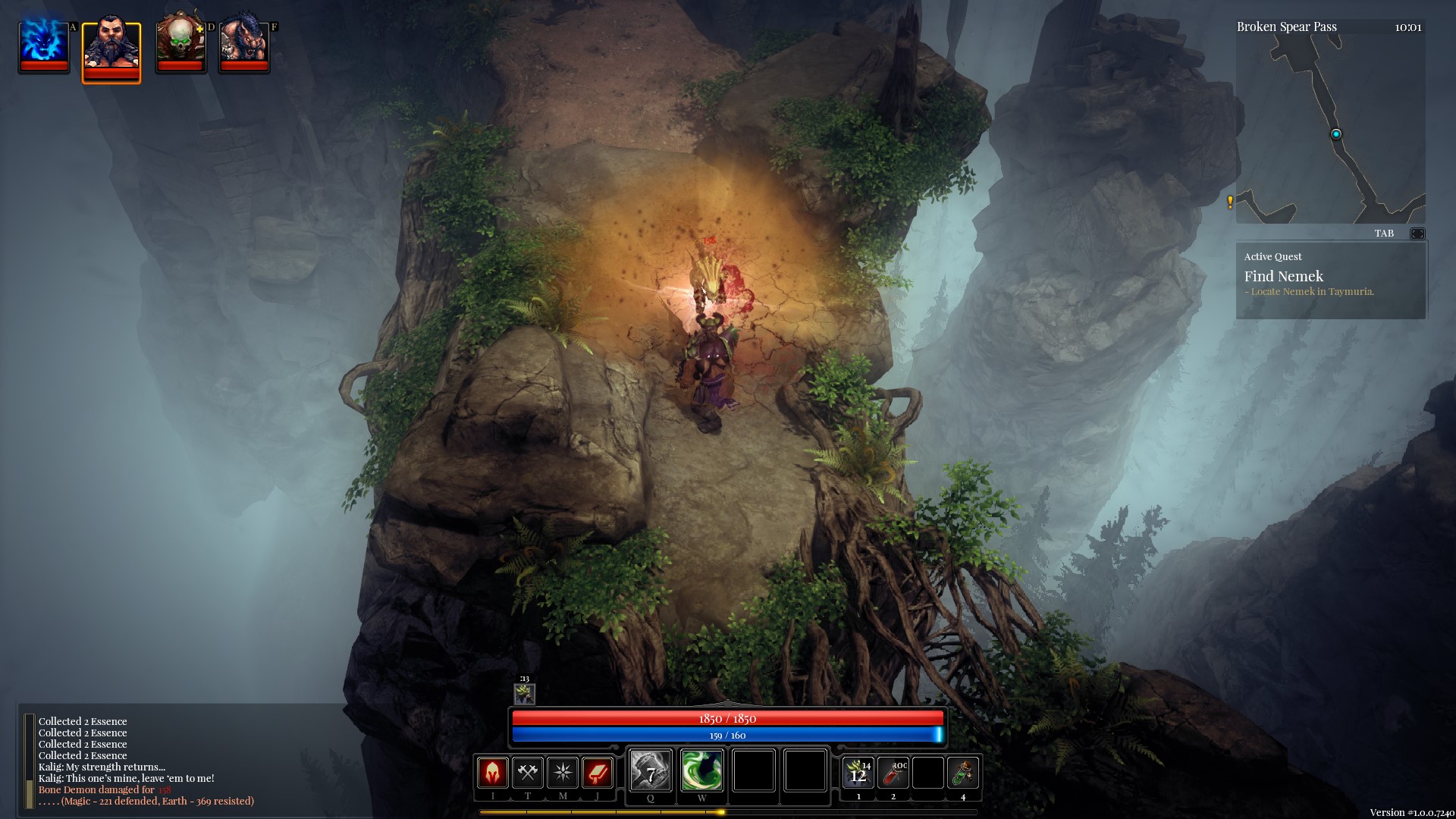The height and width of the screenshot is (819, 1456).
Task: Switch to the green-eyed skull character
Action: tap(180, 45)
